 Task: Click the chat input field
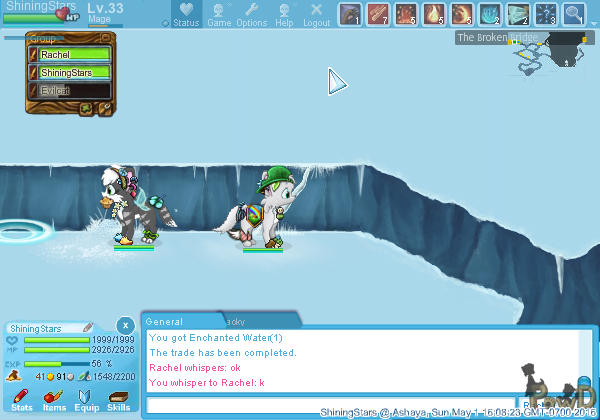[330, 405]
